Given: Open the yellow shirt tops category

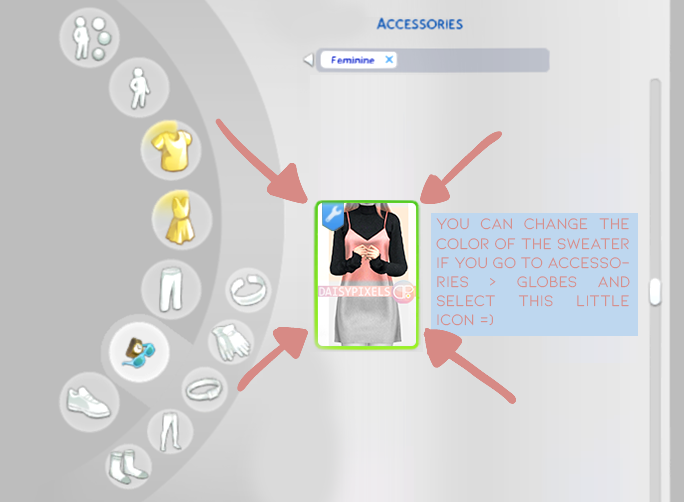Looking at the screenshot, I should pyautogui.click(x=171, y=150).
